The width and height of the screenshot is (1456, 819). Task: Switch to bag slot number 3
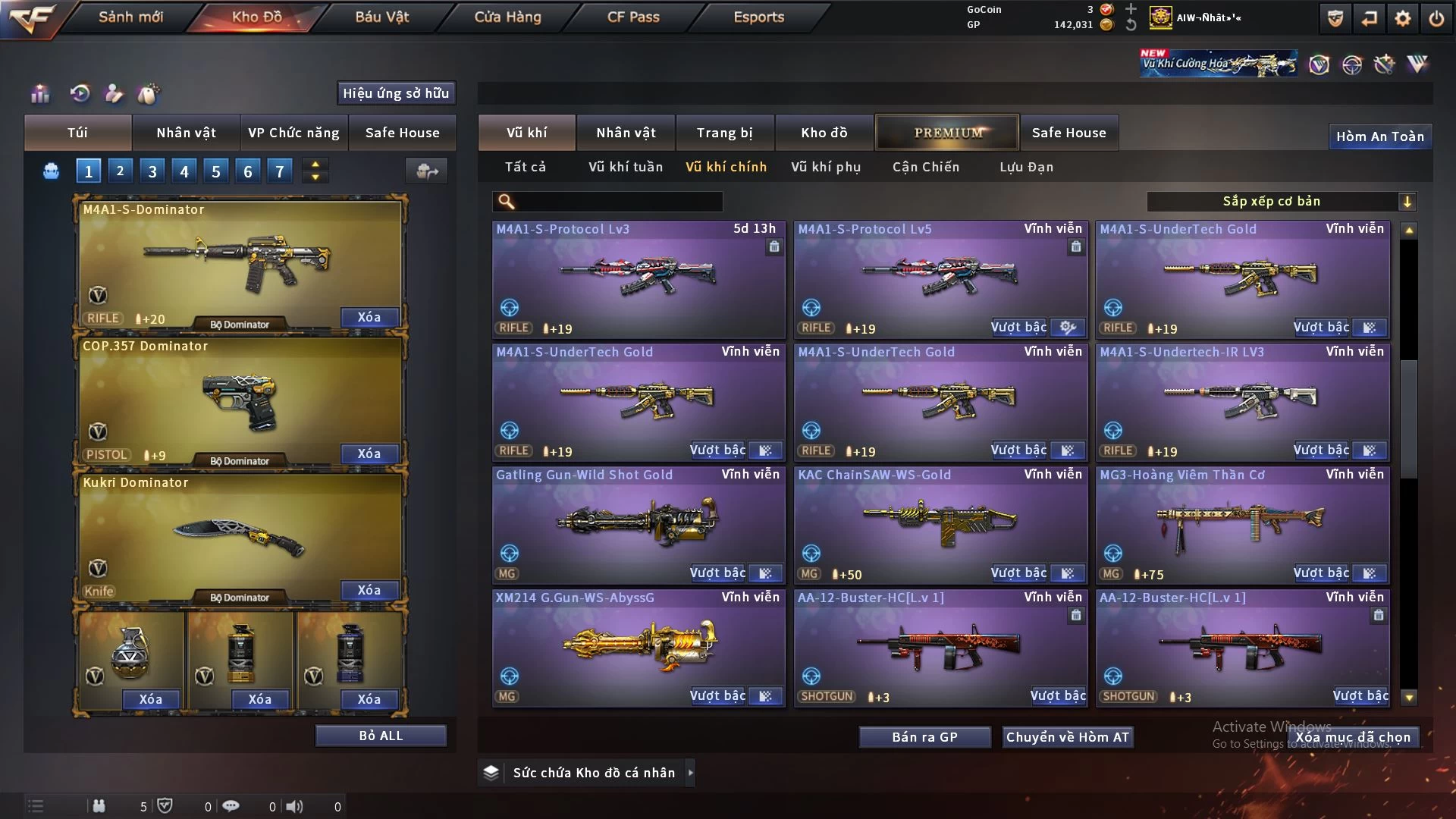(x=152, y=171)
